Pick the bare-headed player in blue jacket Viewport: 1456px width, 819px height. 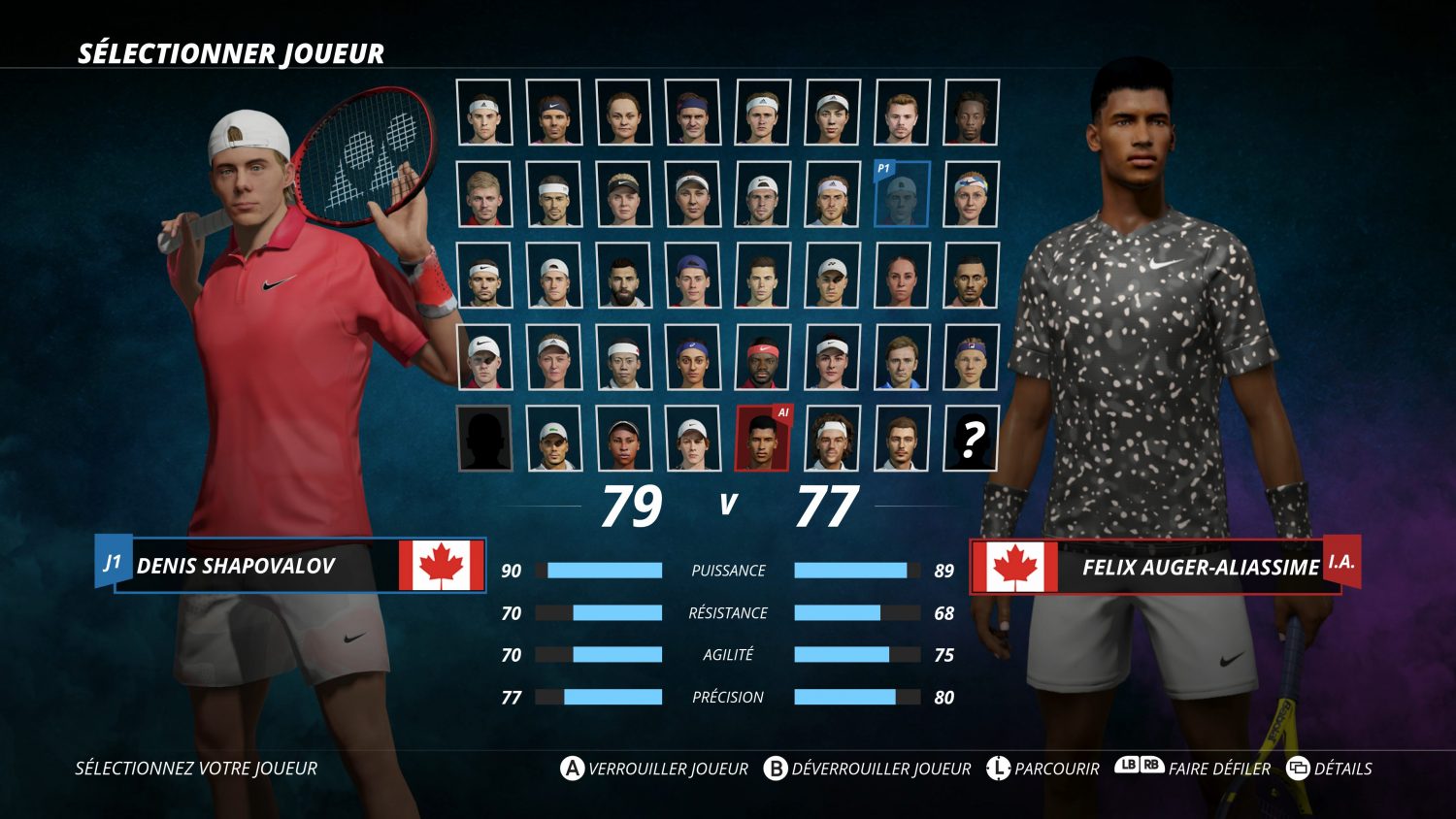[902, 357]
